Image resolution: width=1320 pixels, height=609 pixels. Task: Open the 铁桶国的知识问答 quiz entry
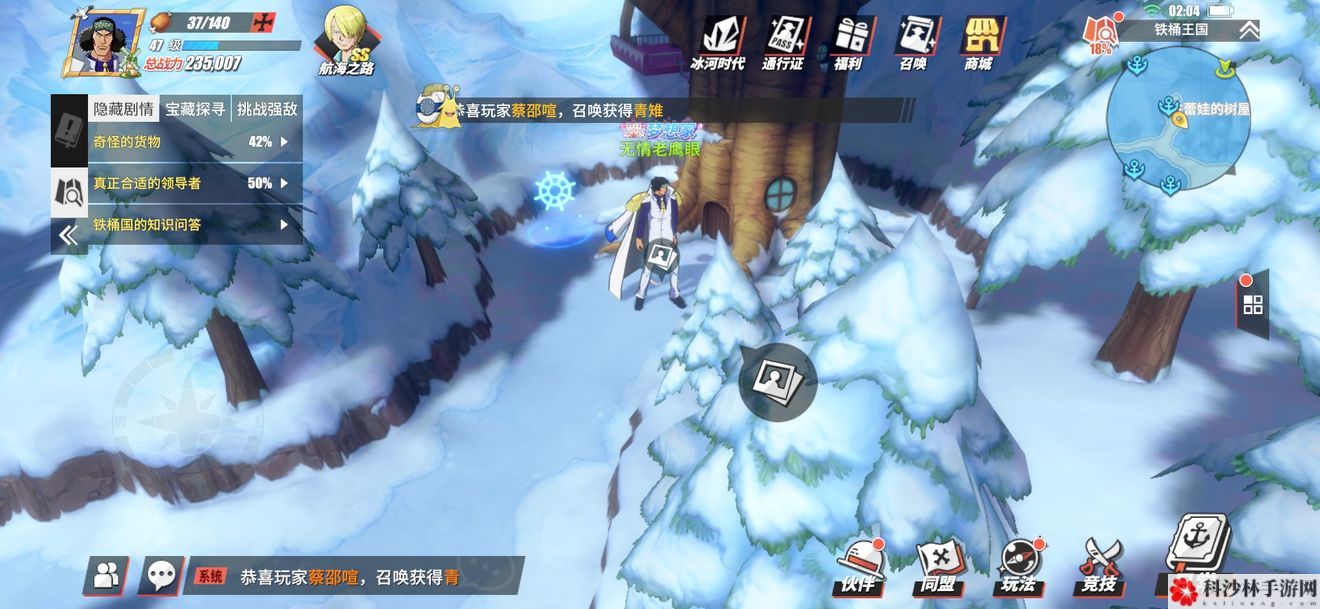point(190,225)
